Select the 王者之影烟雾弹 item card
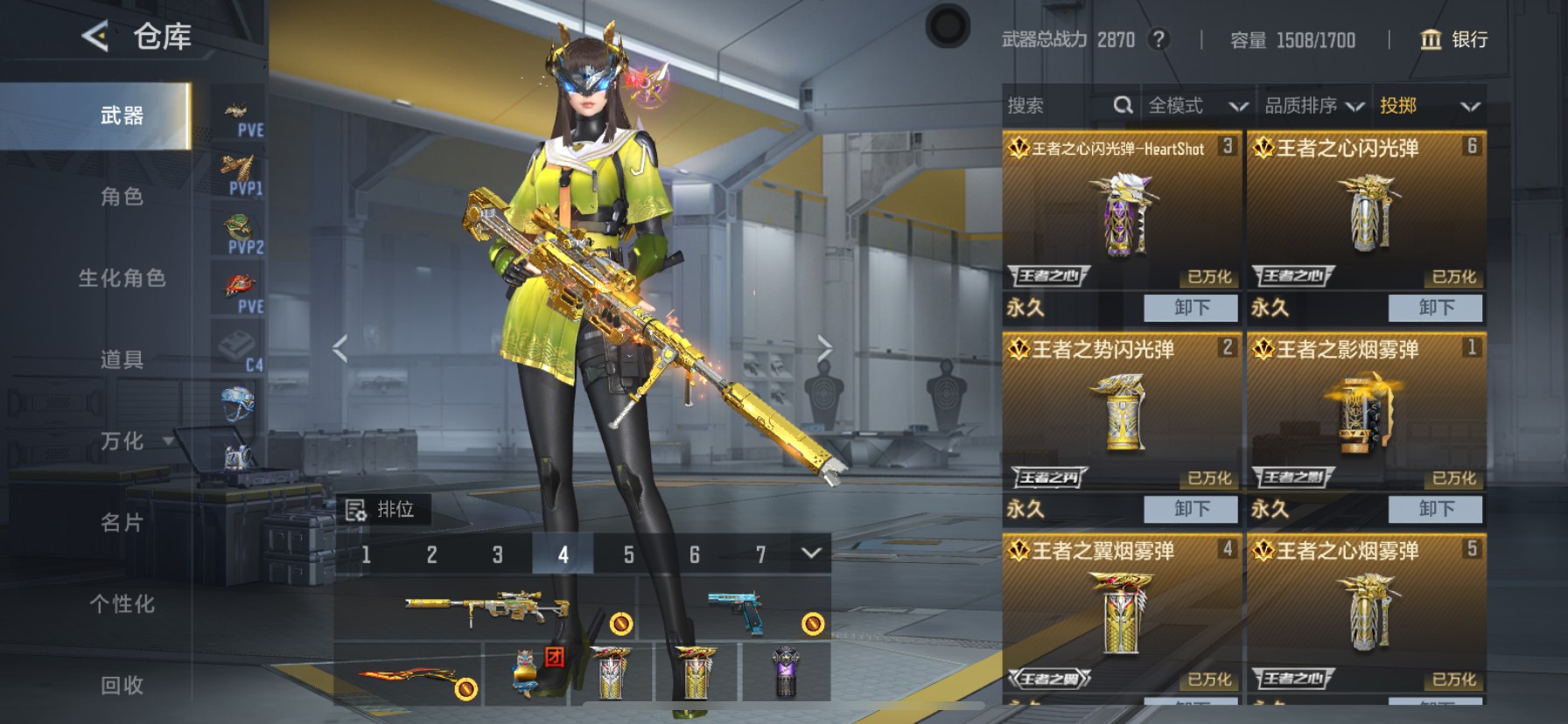Viewport: 1568px width, 724px height. [1366, 411]
